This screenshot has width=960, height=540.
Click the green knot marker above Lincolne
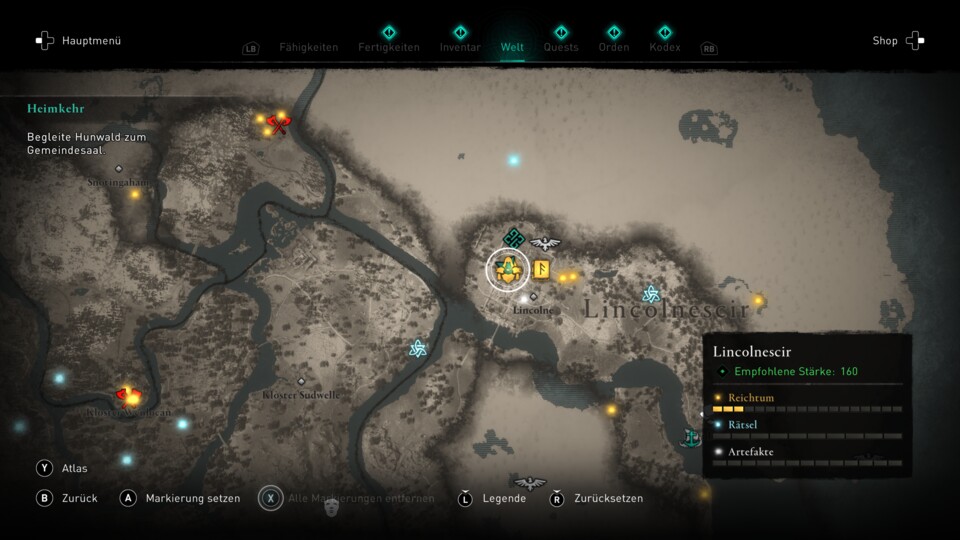[x=514, y=238]
